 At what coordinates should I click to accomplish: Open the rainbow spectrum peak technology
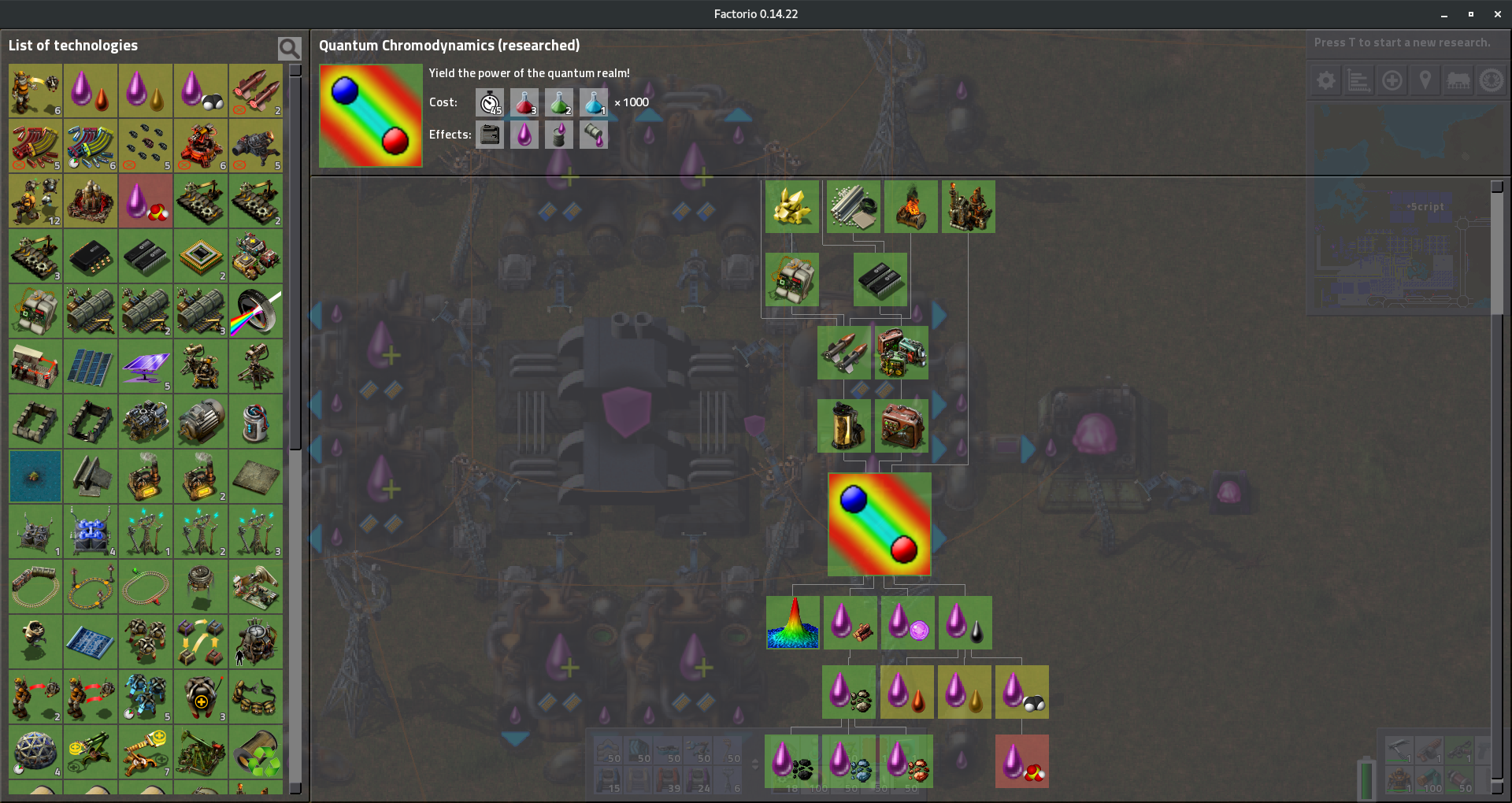tap(792, 623)
